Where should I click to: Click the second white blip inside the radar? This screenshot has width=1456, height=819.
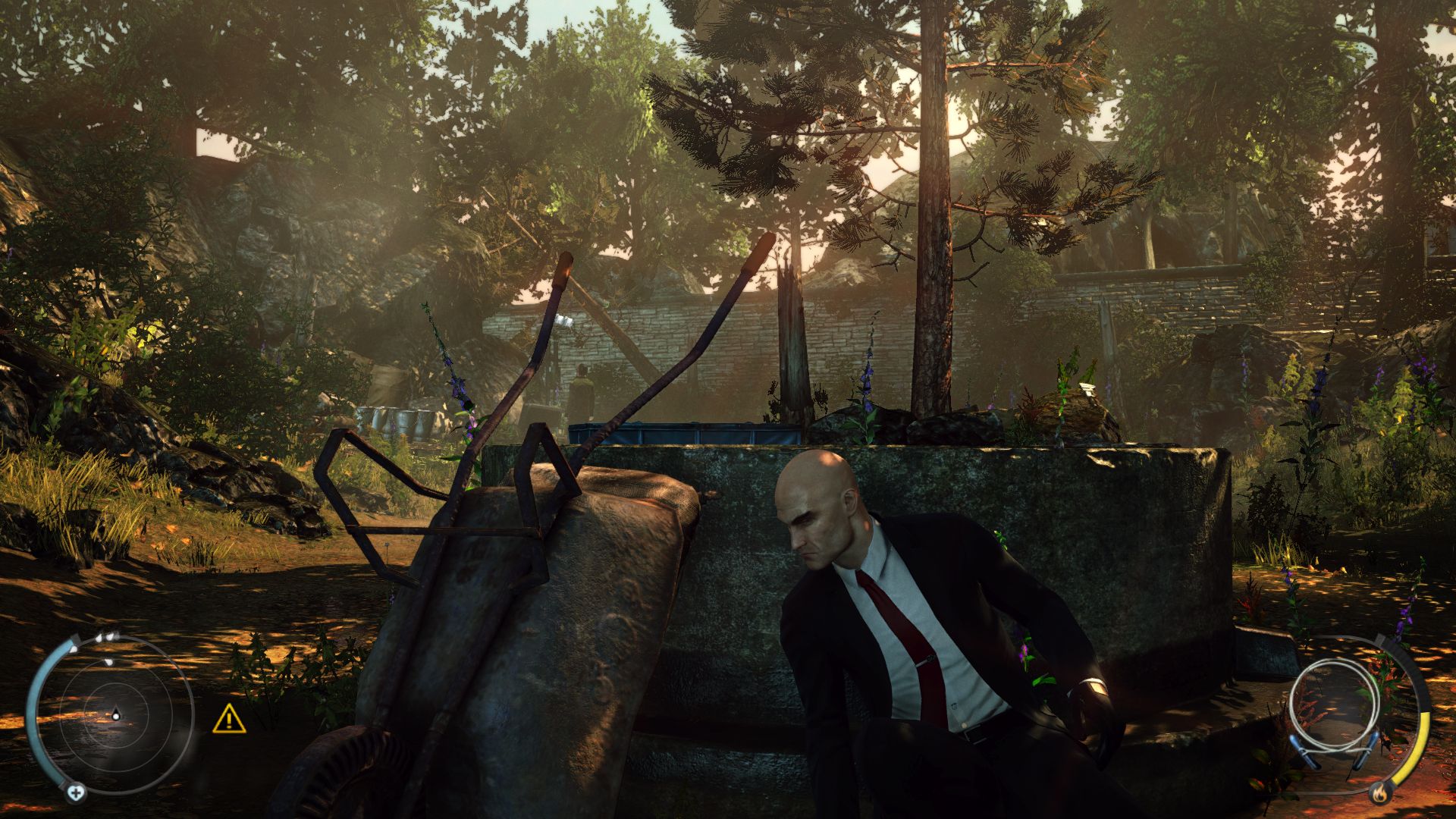coord(109,662)
